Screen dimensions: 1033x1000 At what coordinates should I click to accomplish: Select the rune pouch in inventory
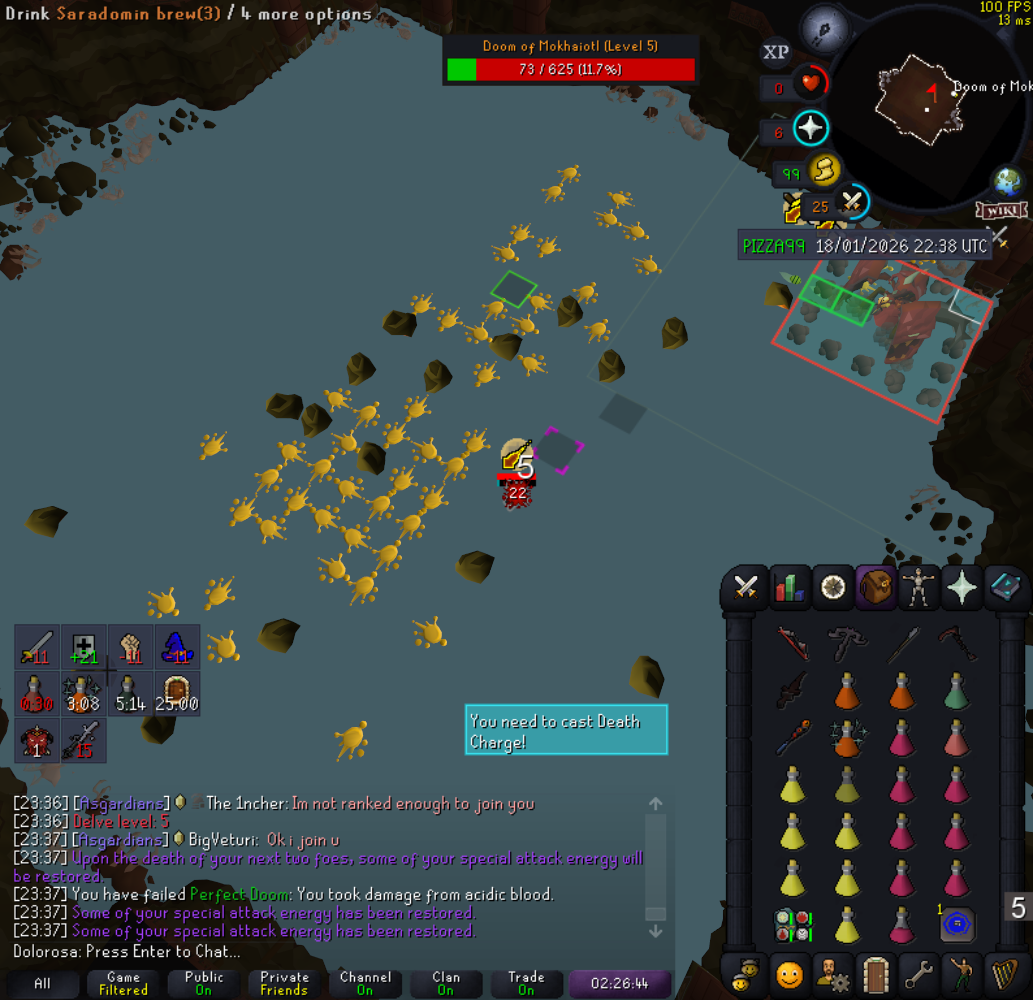(x=792, y=924)
